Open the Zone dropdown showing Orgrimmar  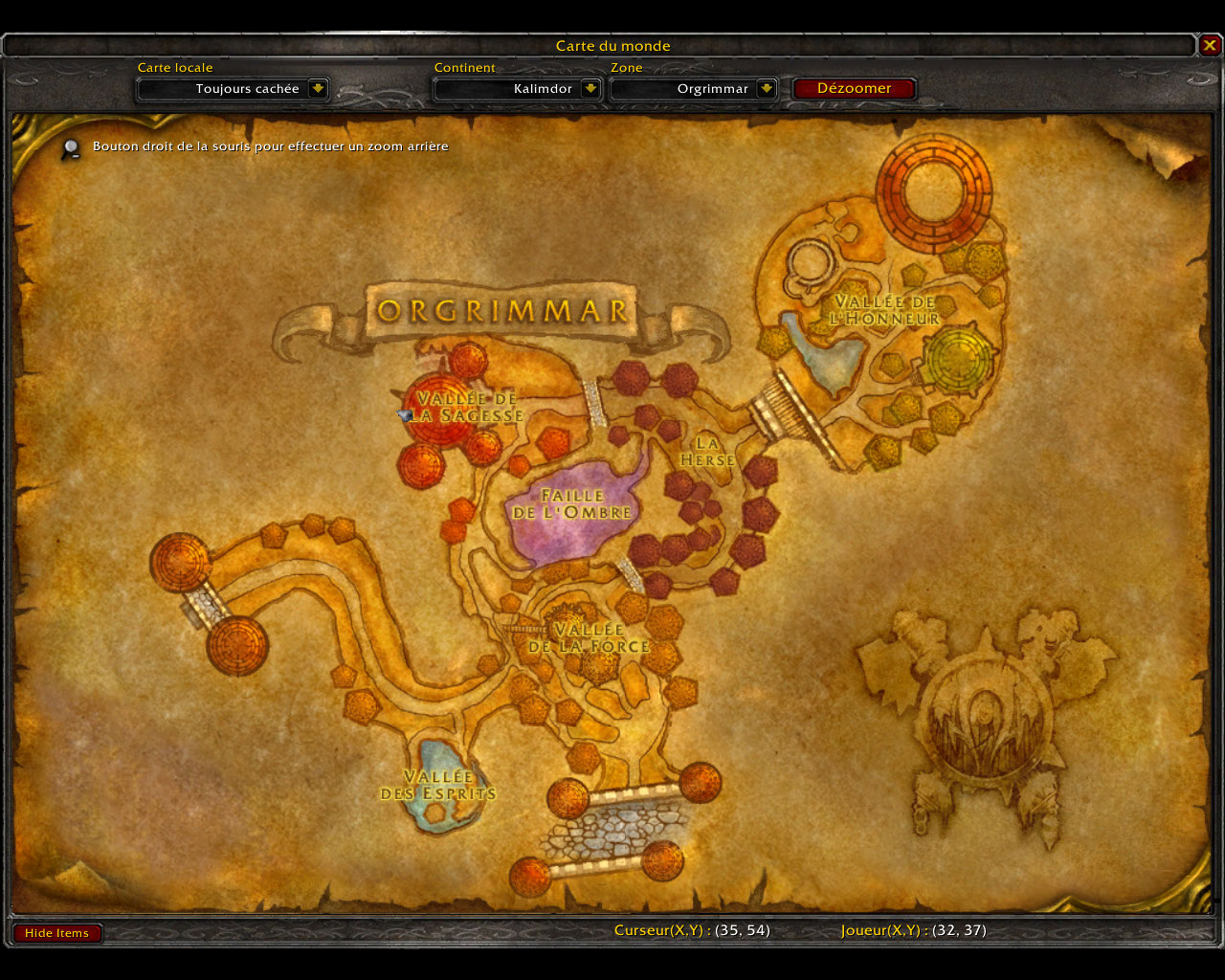click(766, 89)
